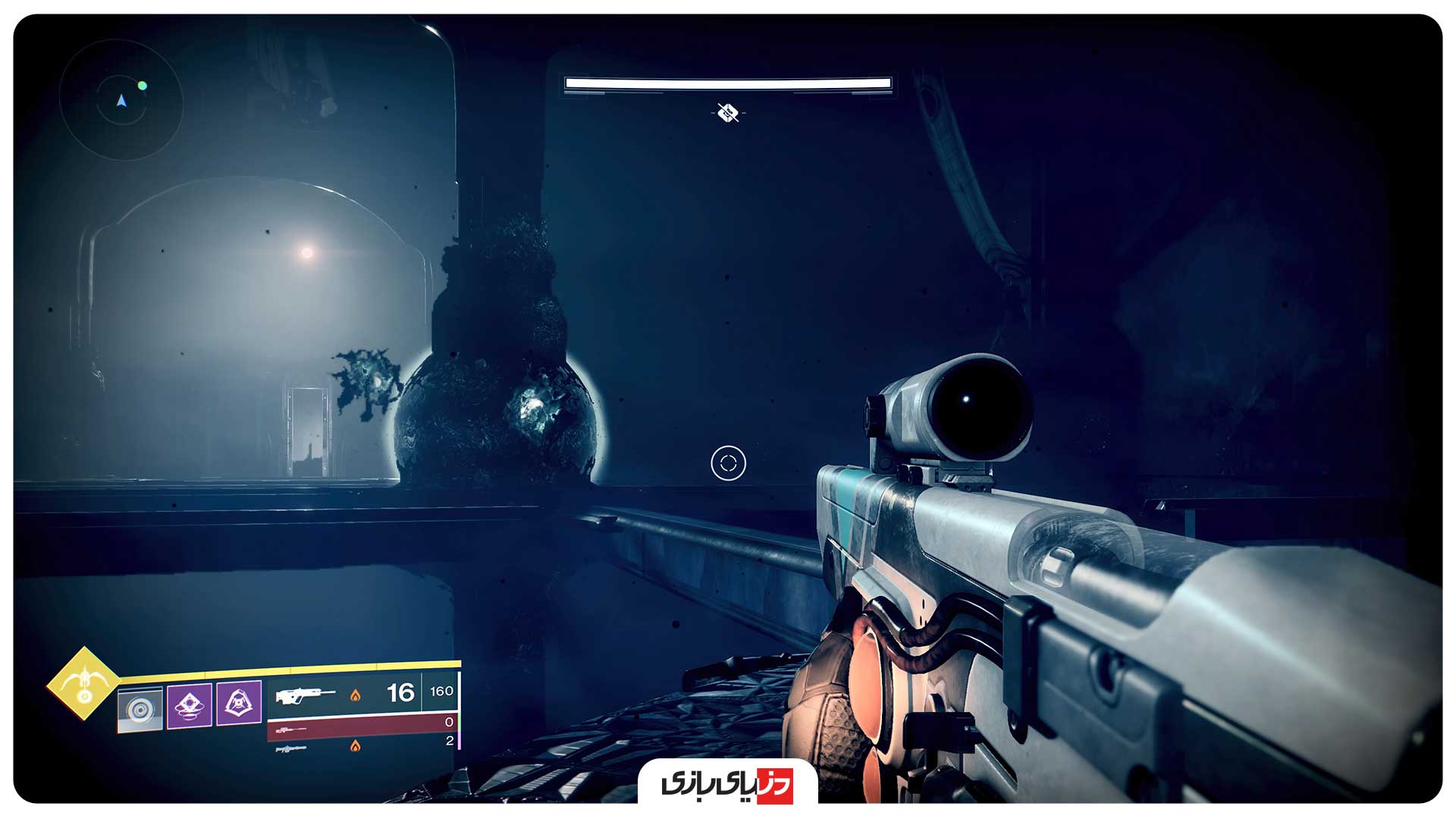Toggle the green teammate blip on radar
The width and height of the screenshot is (1456, 819).
tap(143, 86)
